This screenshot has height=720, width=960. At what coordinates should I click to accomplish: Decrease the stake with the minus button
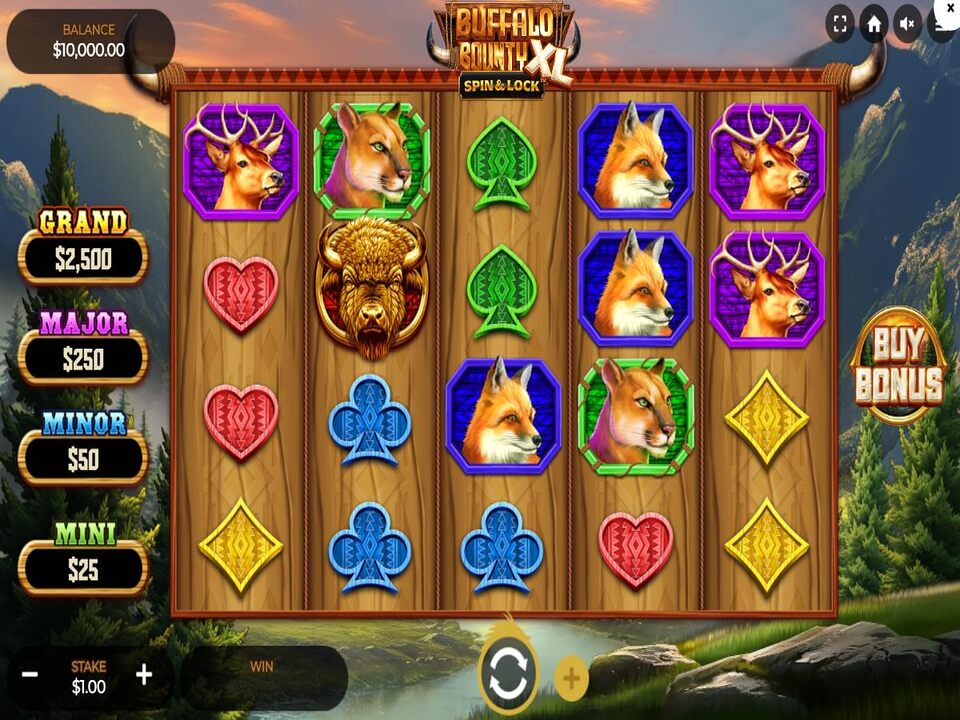click(x=30, y=675)
